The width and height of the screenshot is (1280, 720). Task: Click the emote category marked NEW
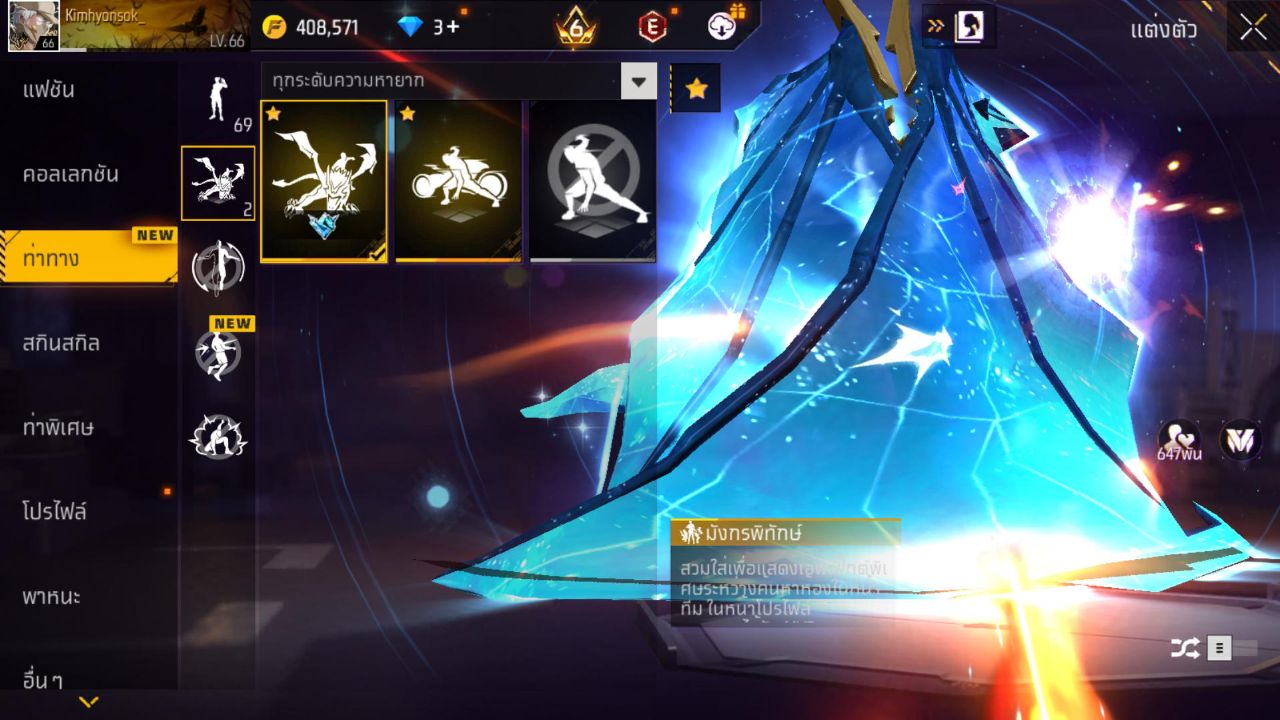(x=218, y=350)
